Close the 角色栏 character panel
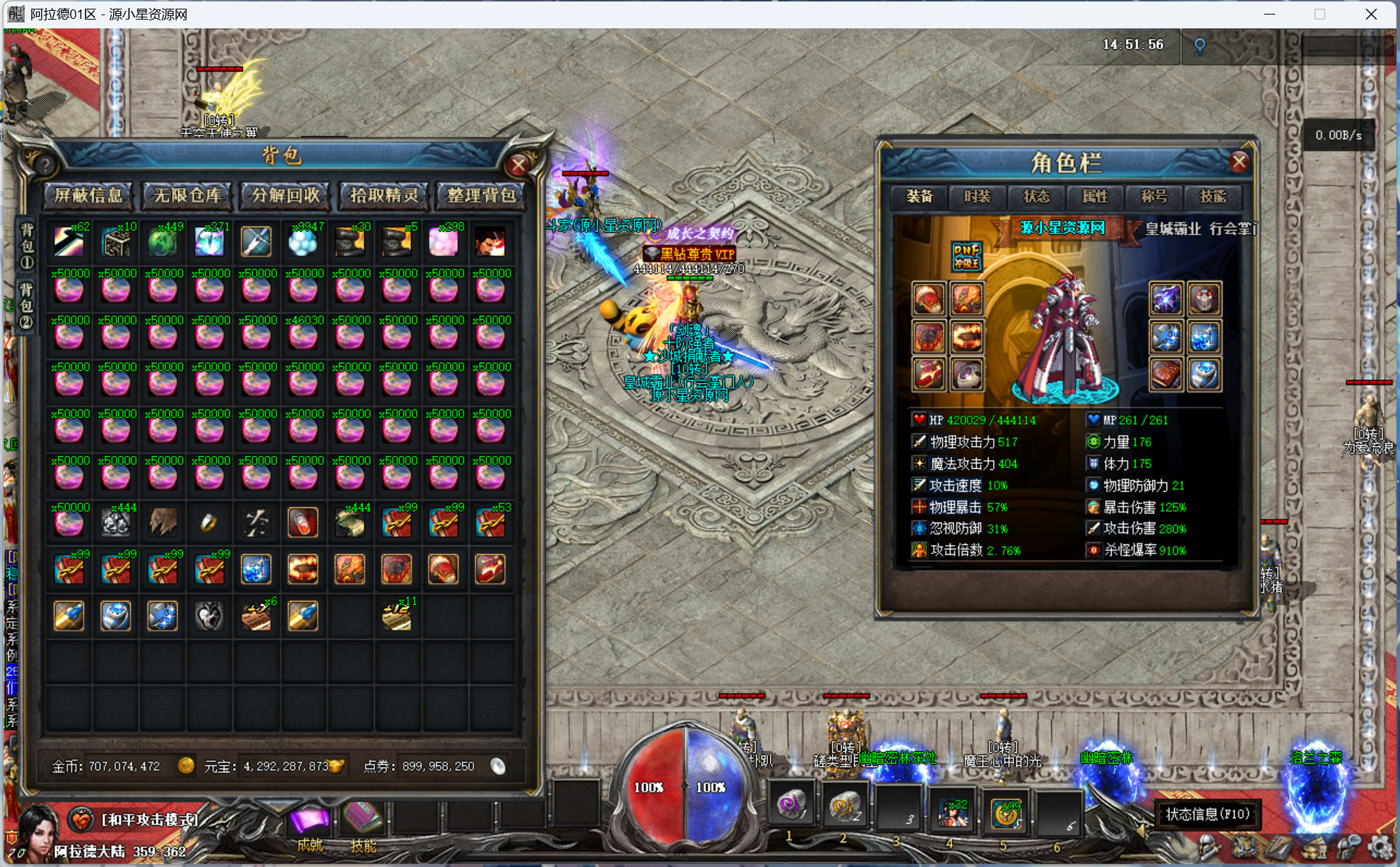Screen dimensions: 1400x867 click(1239, 162)
